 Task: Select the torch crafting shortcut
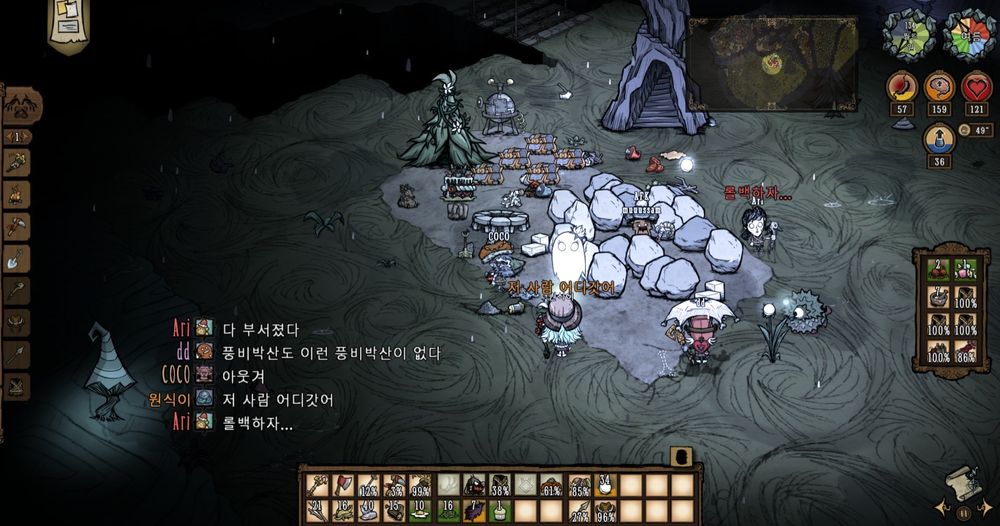click(x=17, y=161)
